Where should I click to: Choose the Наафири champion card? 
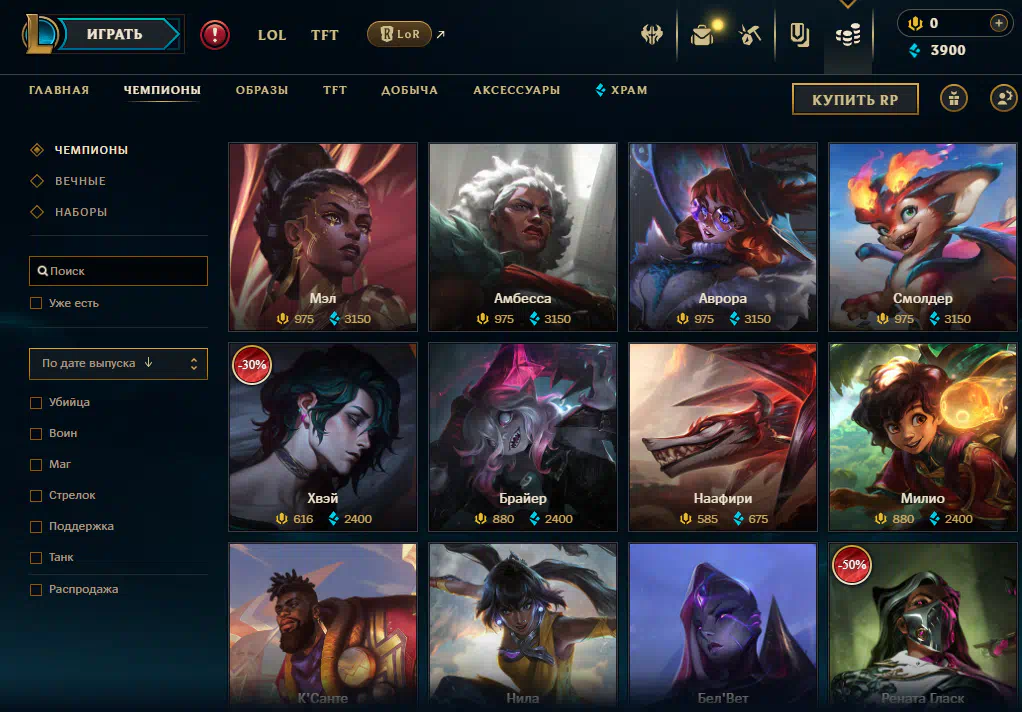(x=722, y=436)
